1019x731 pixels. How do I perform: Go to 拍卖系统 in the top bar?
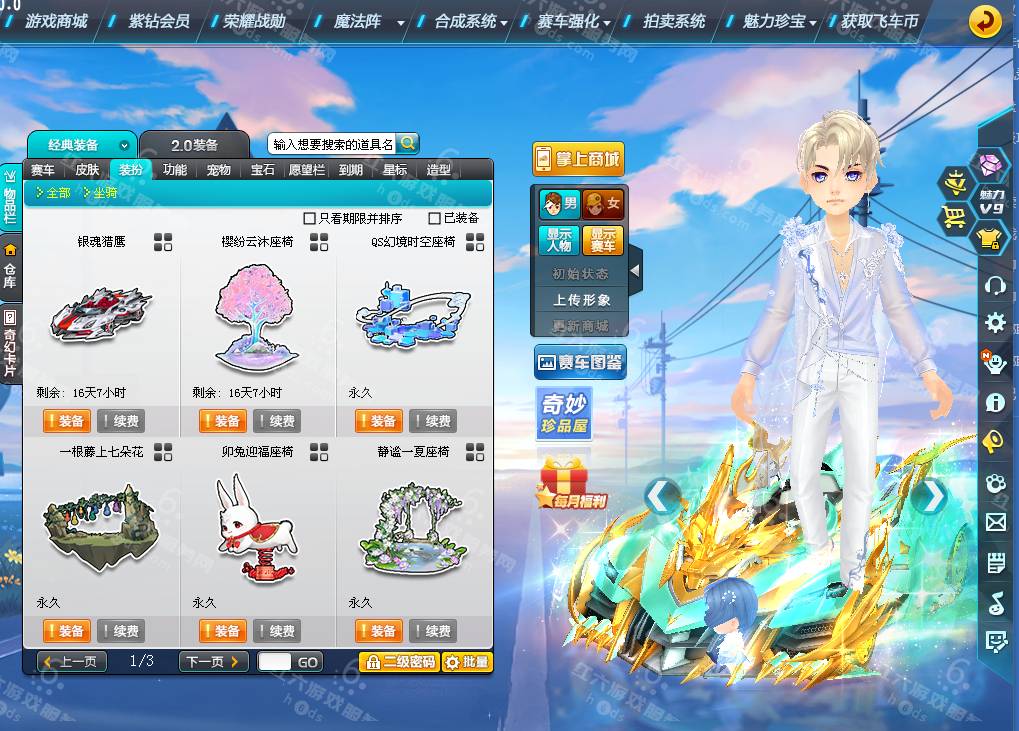pos(673,21)
